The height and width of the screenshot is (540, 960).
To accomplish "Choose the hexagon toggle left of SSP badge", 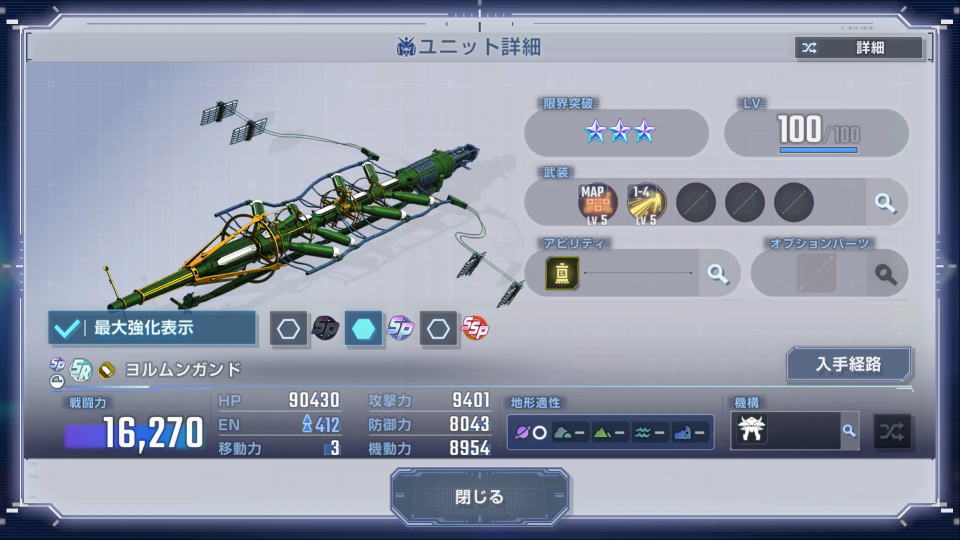I will pyautogui.click(x=438, y=328).
